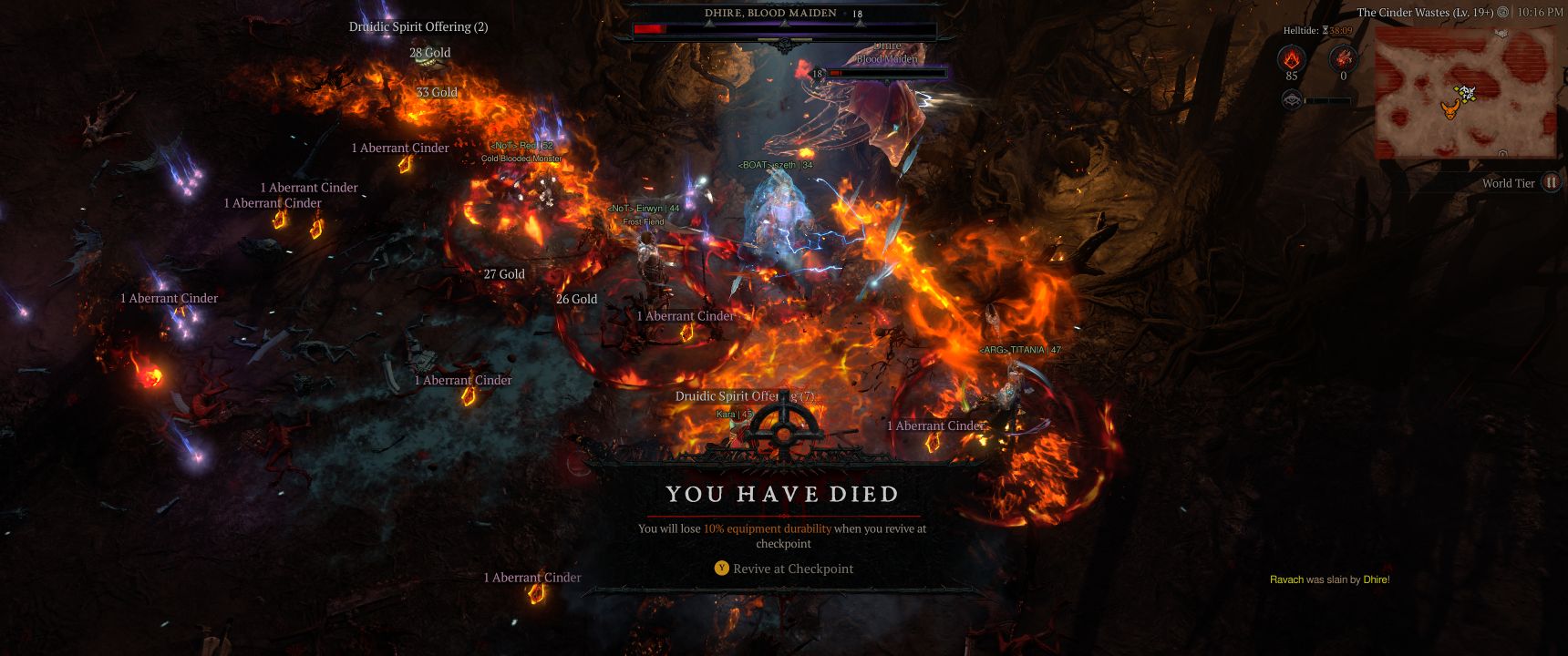Collect the 33 Gold loot label
The width and height of the screenshot is (1568, 656).
click(x=437, y=92)
